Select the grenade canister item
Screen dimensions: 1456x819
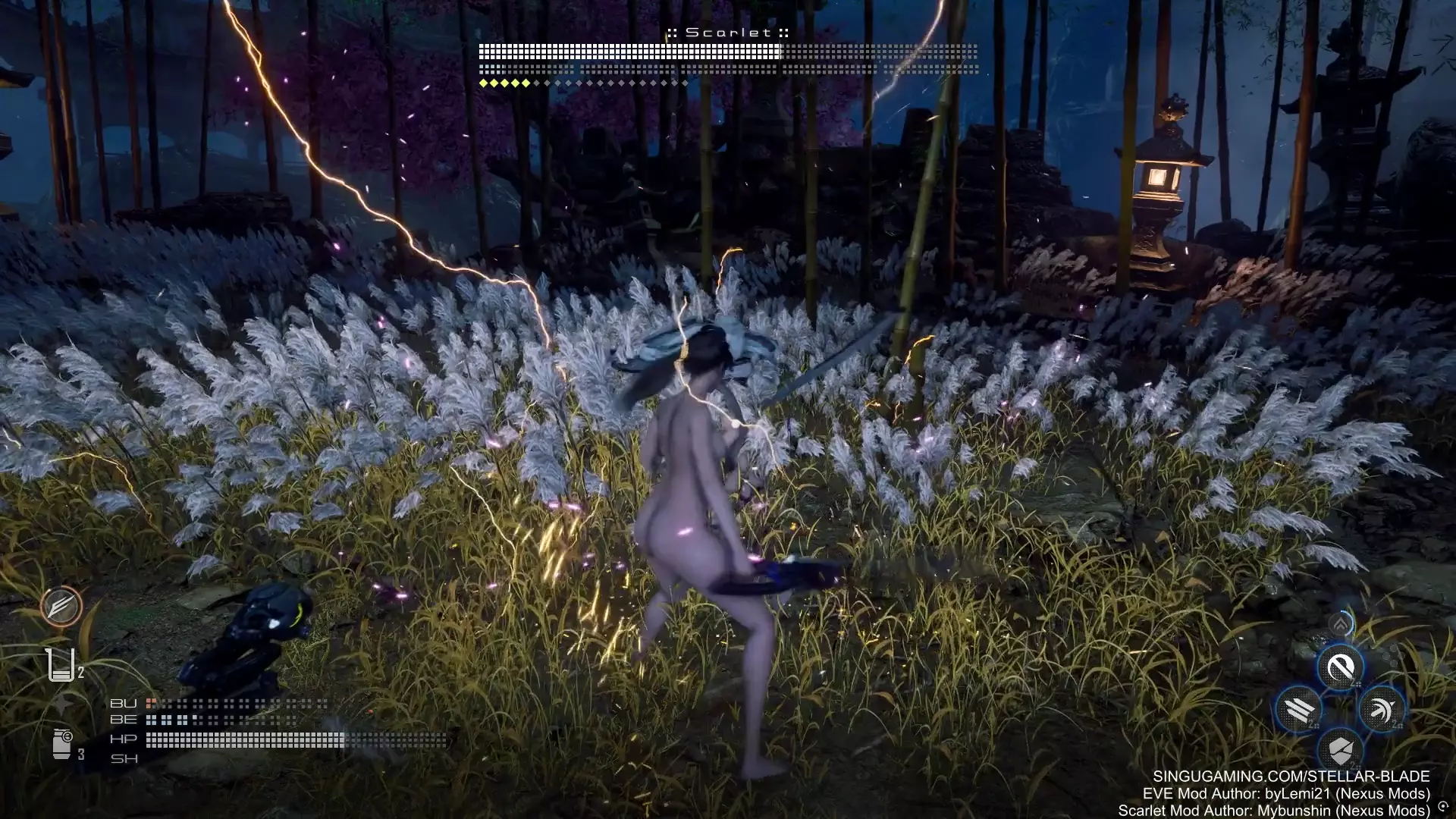(x=62, y=742)
